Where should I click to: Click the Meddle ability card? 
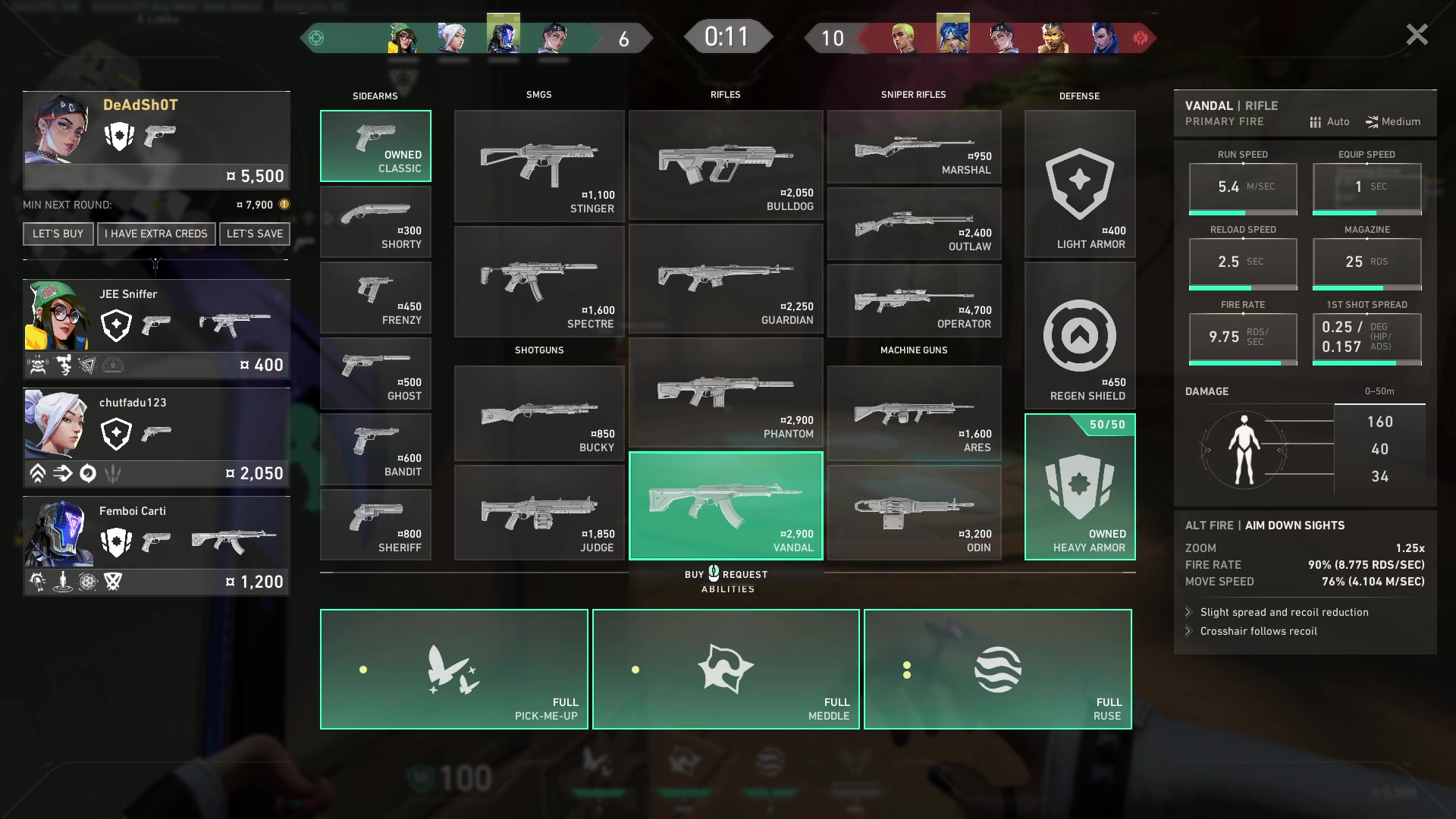tap(726, 669)
